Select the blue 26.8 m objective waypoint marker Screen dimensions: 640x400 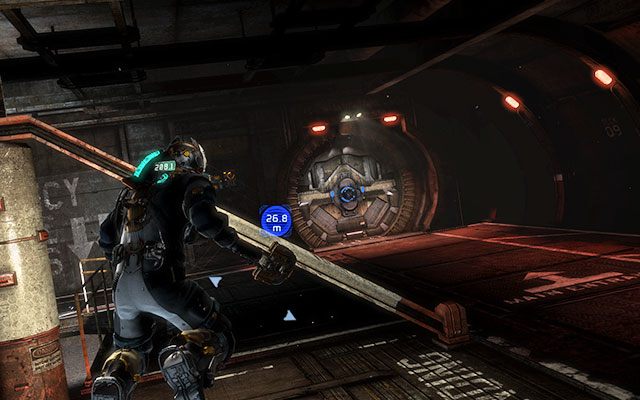(275, 221)
